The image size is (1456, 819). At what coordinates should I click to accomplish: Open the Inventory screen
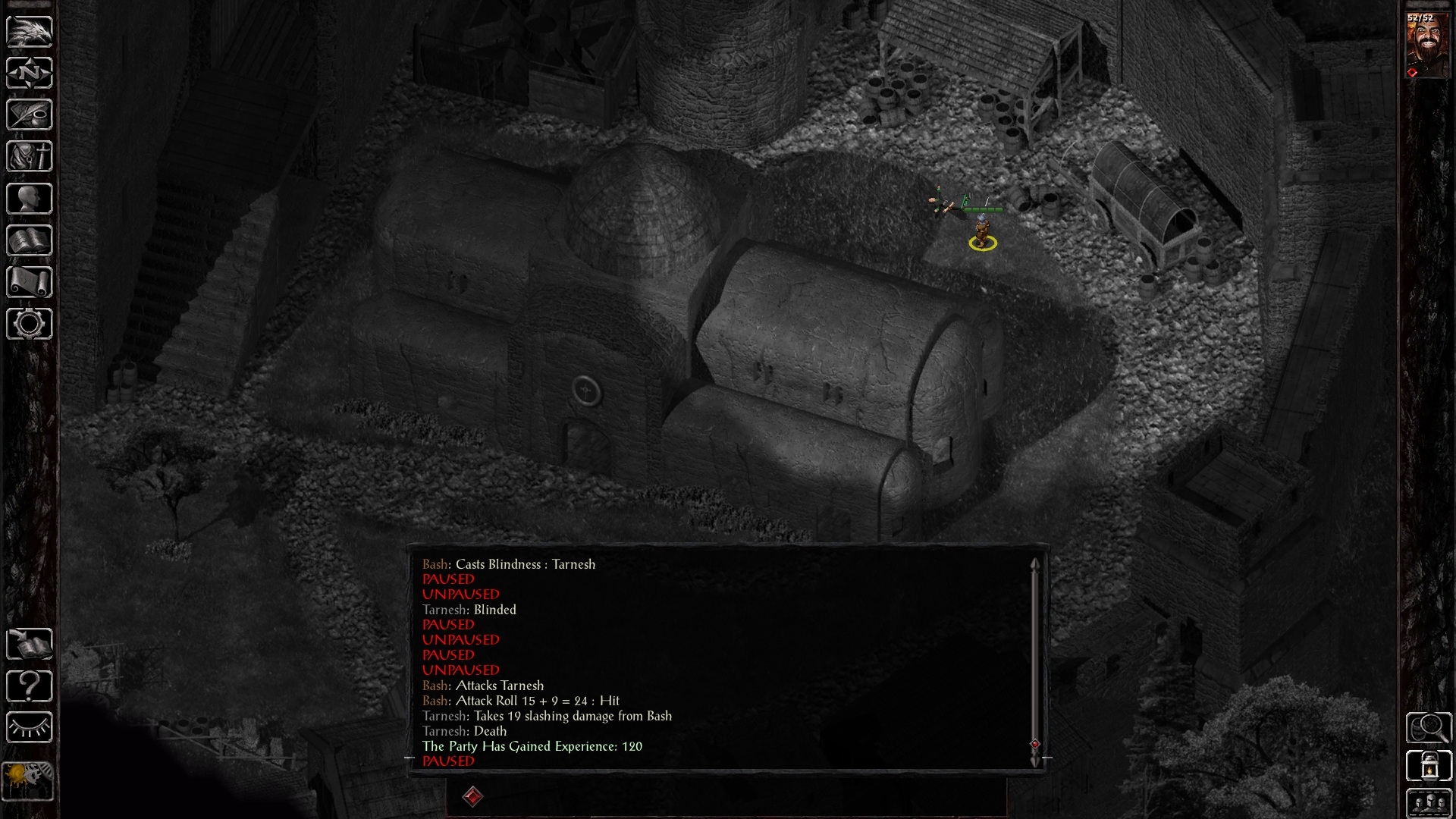(29, 155)
